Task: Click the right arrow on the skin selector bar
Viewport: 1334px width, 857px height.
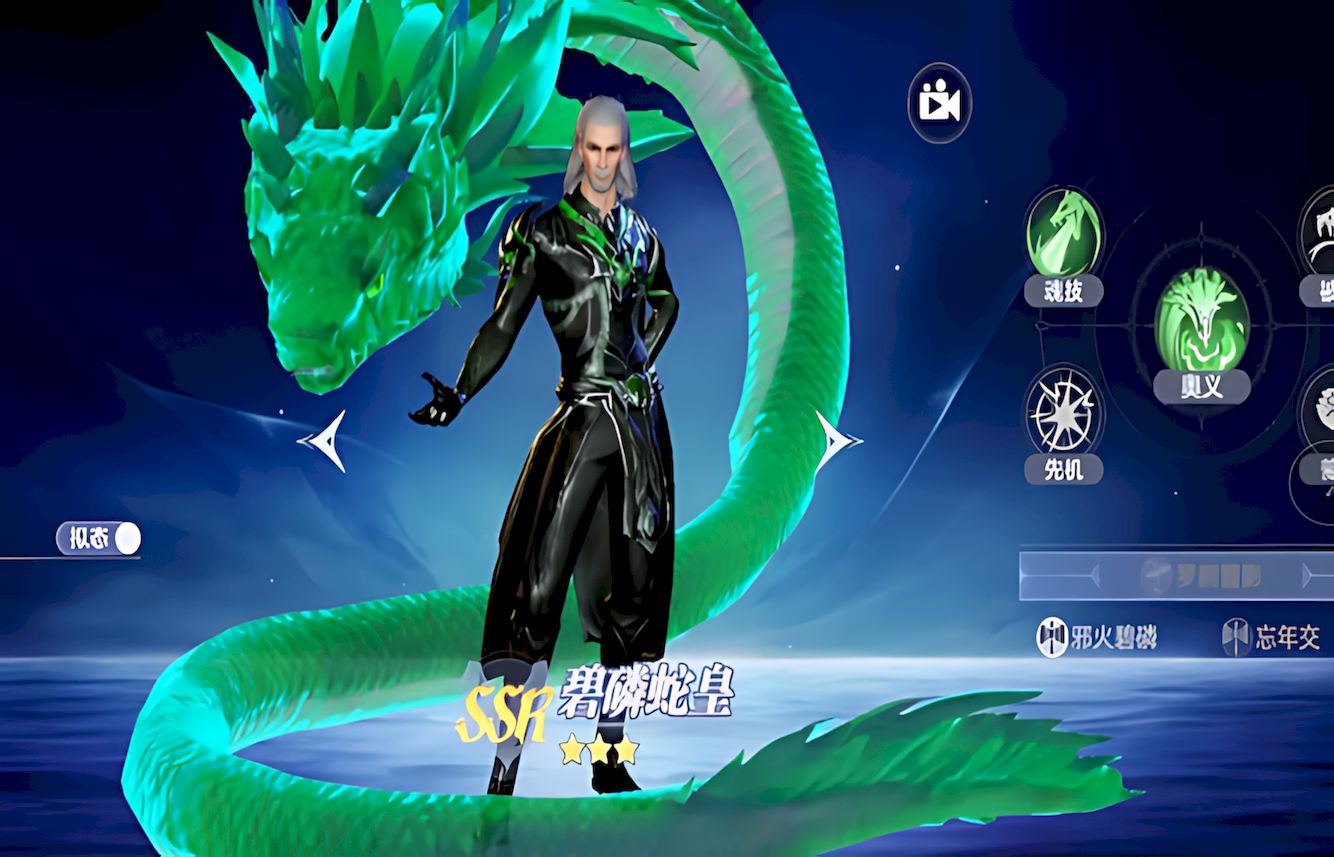Action: point(1310,576)
